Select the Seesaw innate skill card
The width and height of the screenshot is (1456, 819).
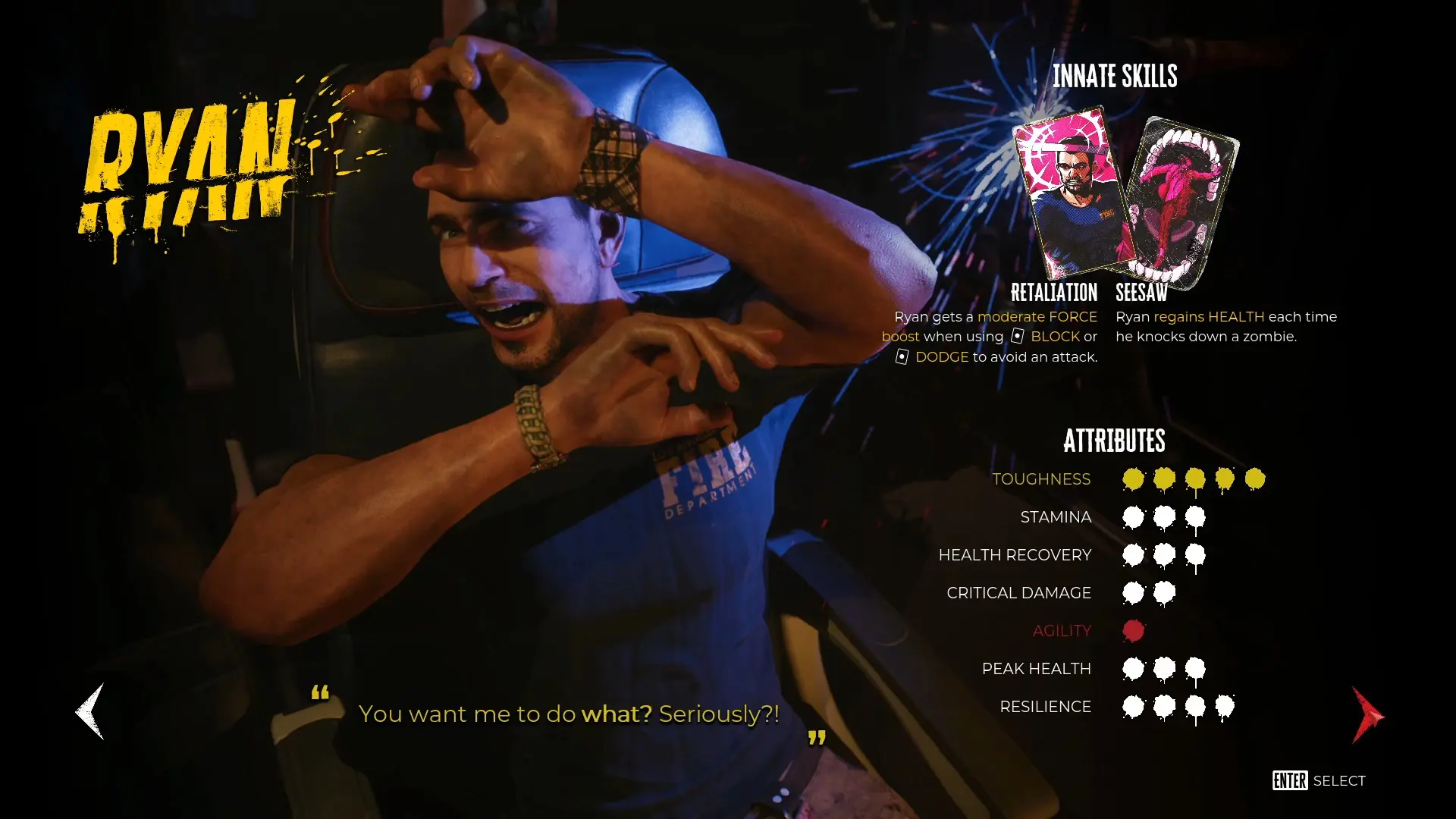(x=1179, y=197)
